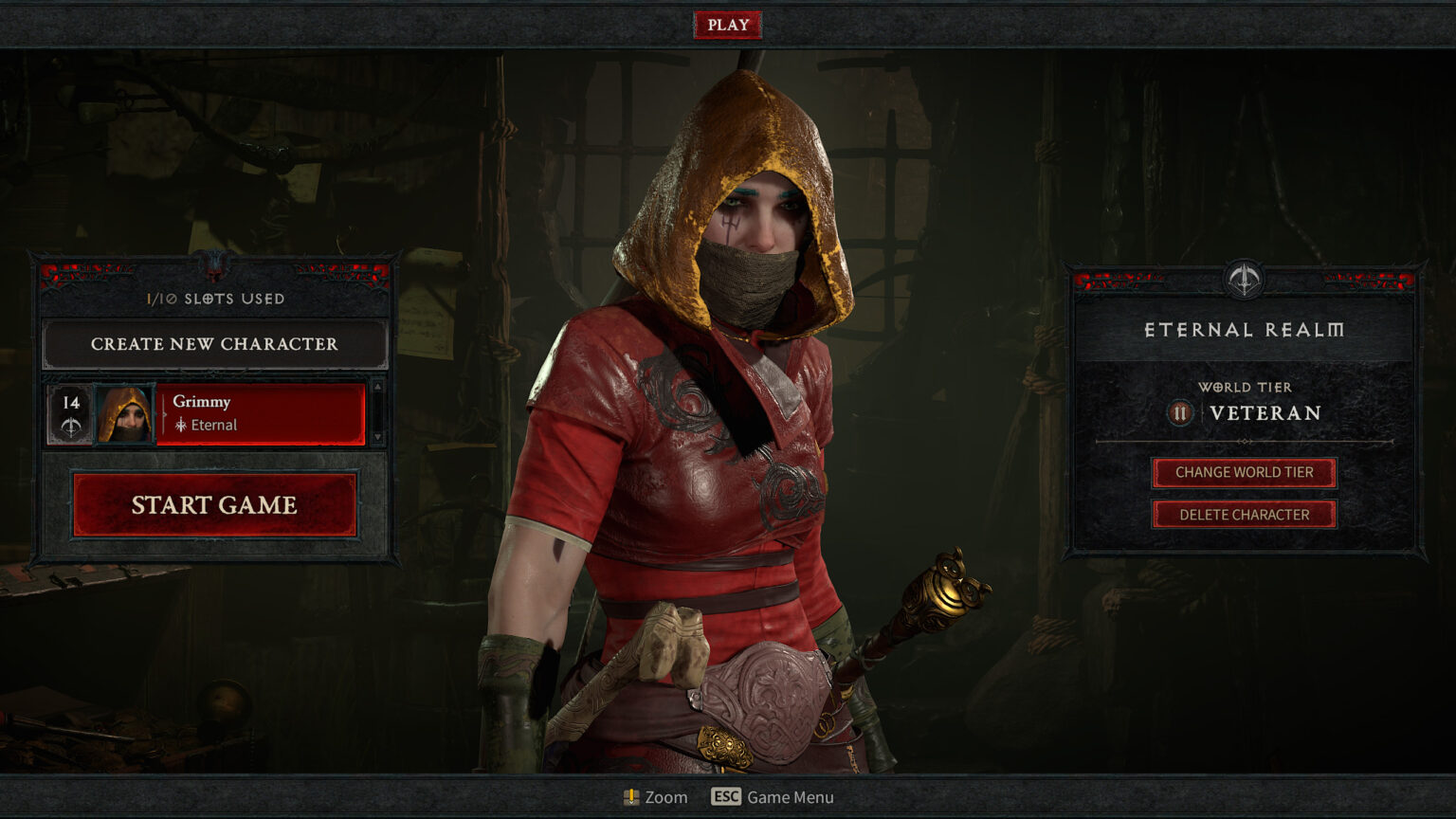Click the Eternal realm marker icon beside 'Eternal'
Viewport: 1456px width, 819px height.
[182, 425]
